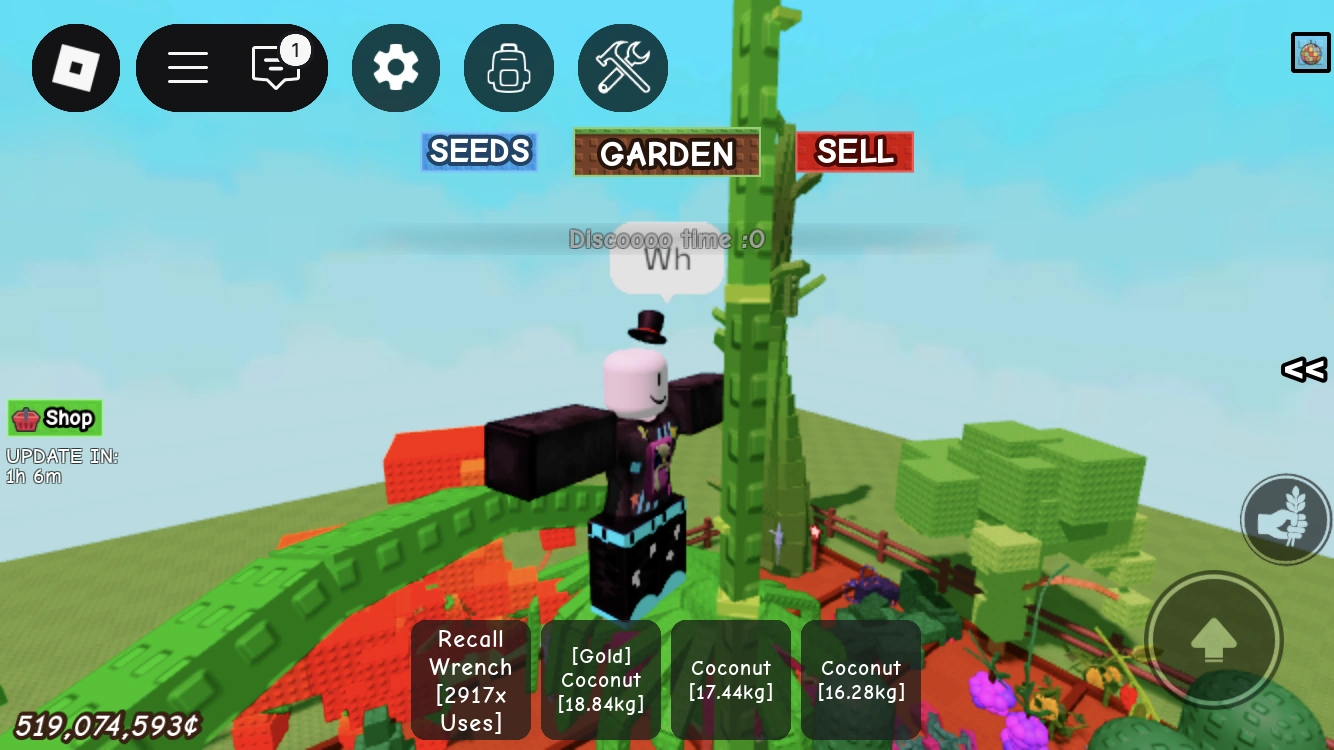This screenshot has width=1334, height=750.
Task: Expand the hamburger menu
Action: point(186,68)
